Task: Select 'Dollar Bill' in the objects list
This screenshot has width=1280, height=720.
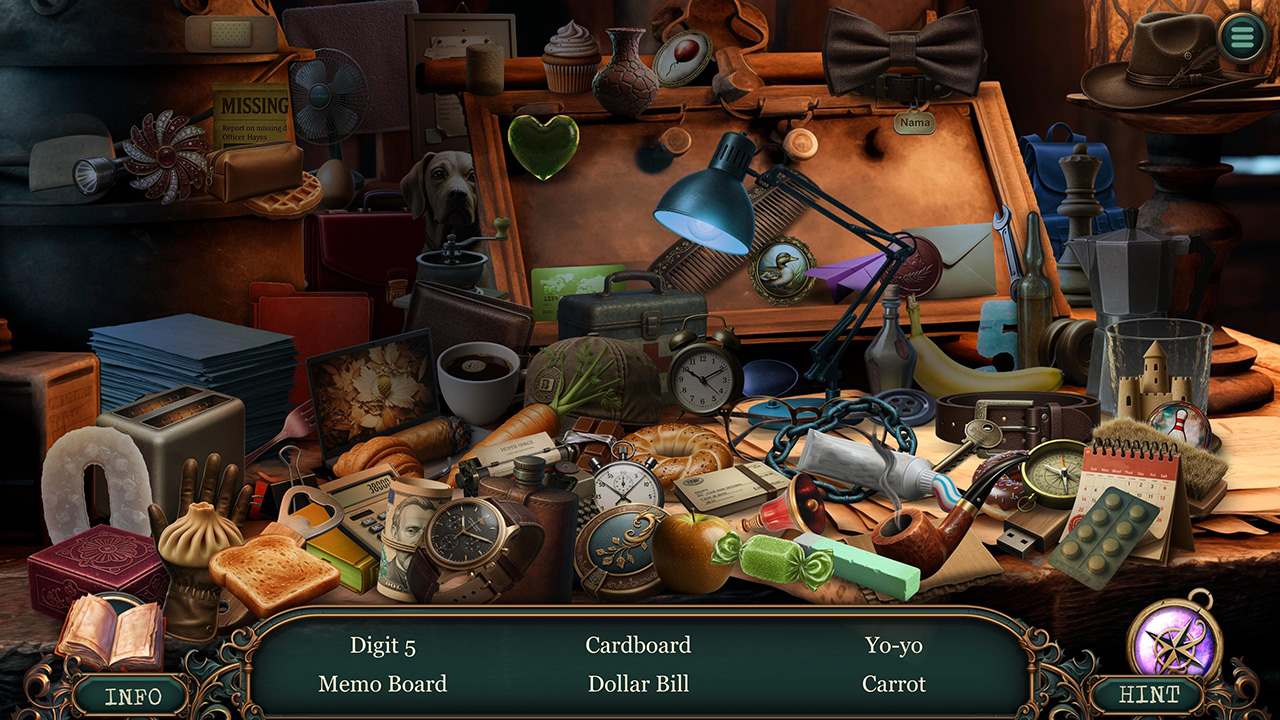Action: [637, 685]
